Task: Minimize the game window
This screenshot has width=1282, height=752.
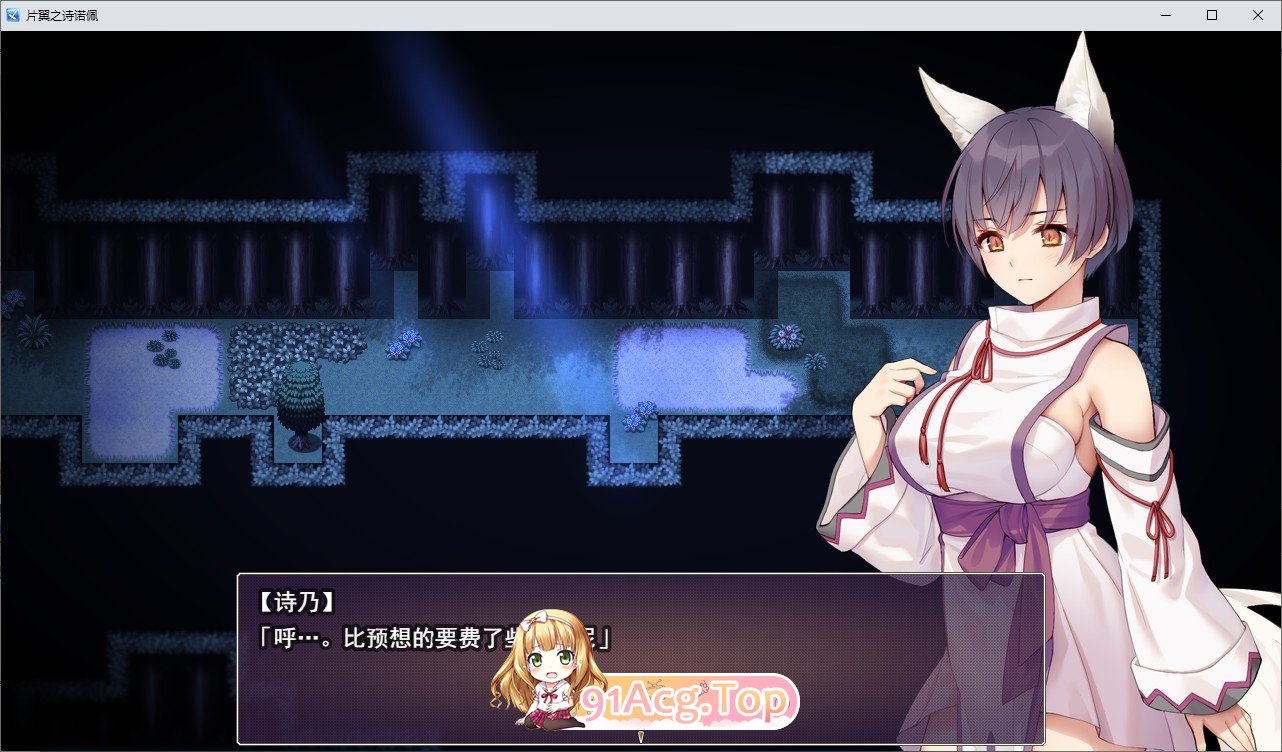Action: click(1163, 14)
